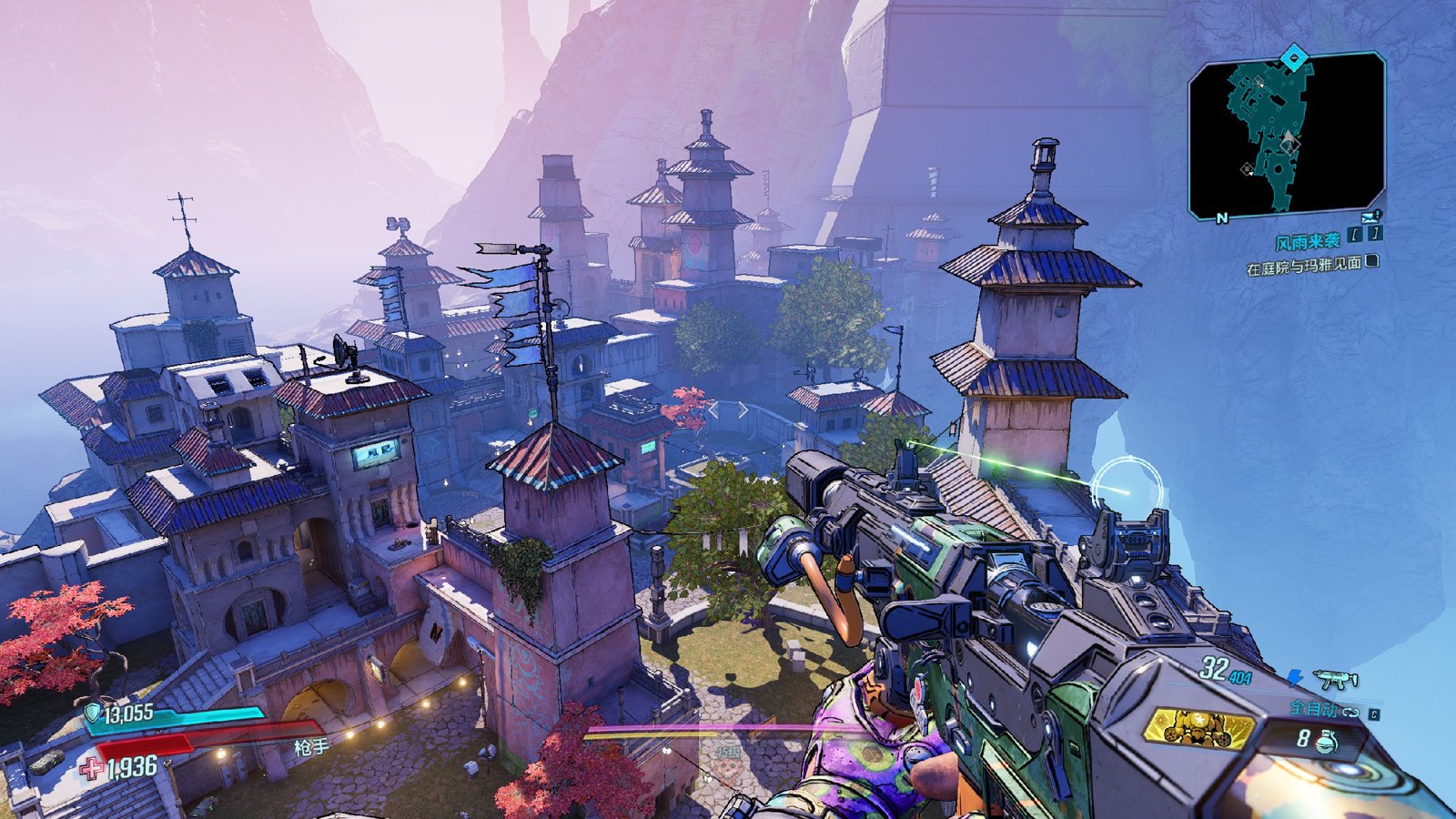Click the shield icon beside 13,055

coord(92,713)
